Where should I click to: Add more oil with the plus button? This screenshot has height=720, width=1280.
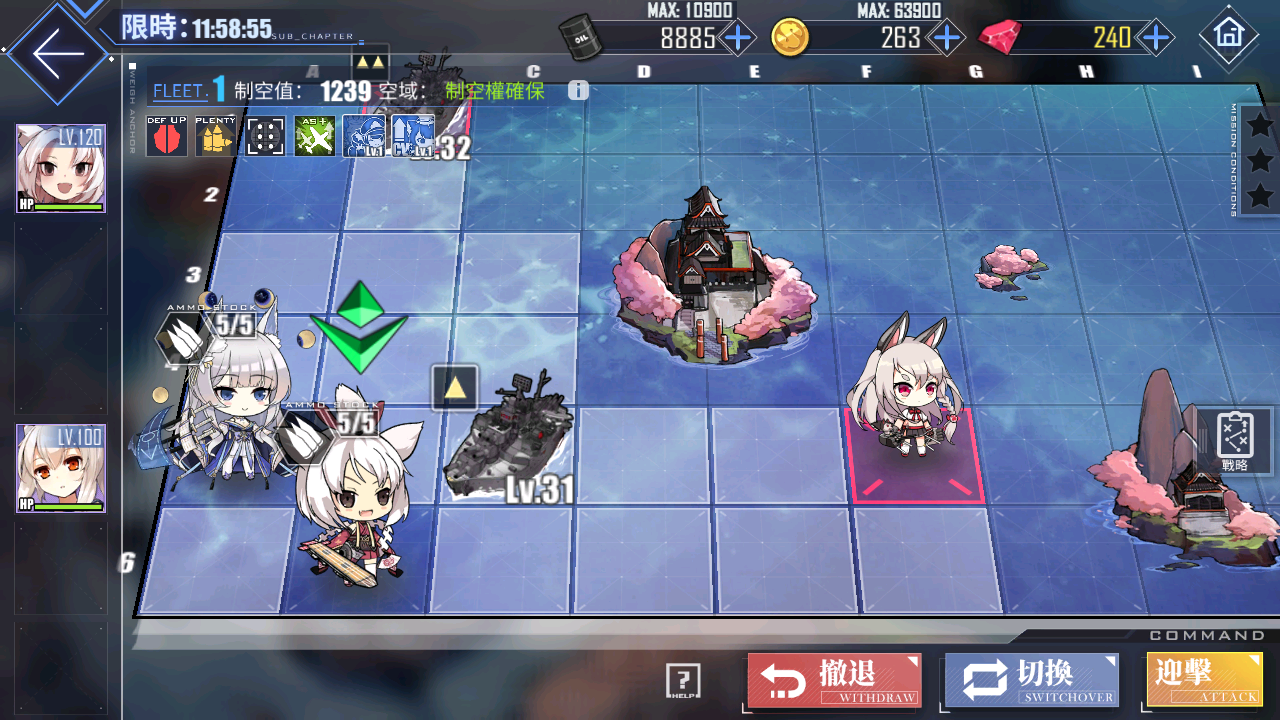pyautogui.click(x=738, y=38)
